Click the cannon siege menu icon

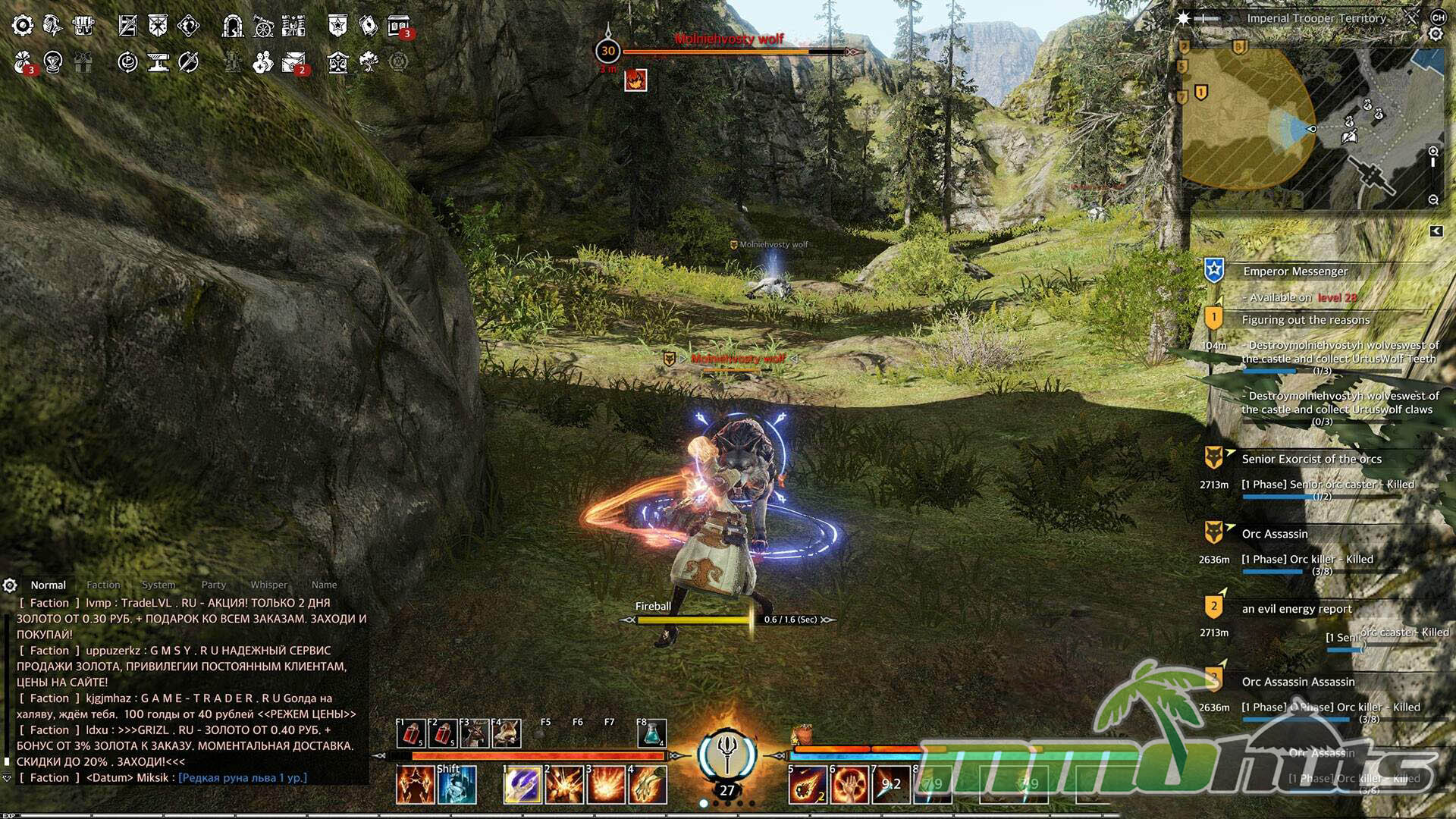[263, 26]
